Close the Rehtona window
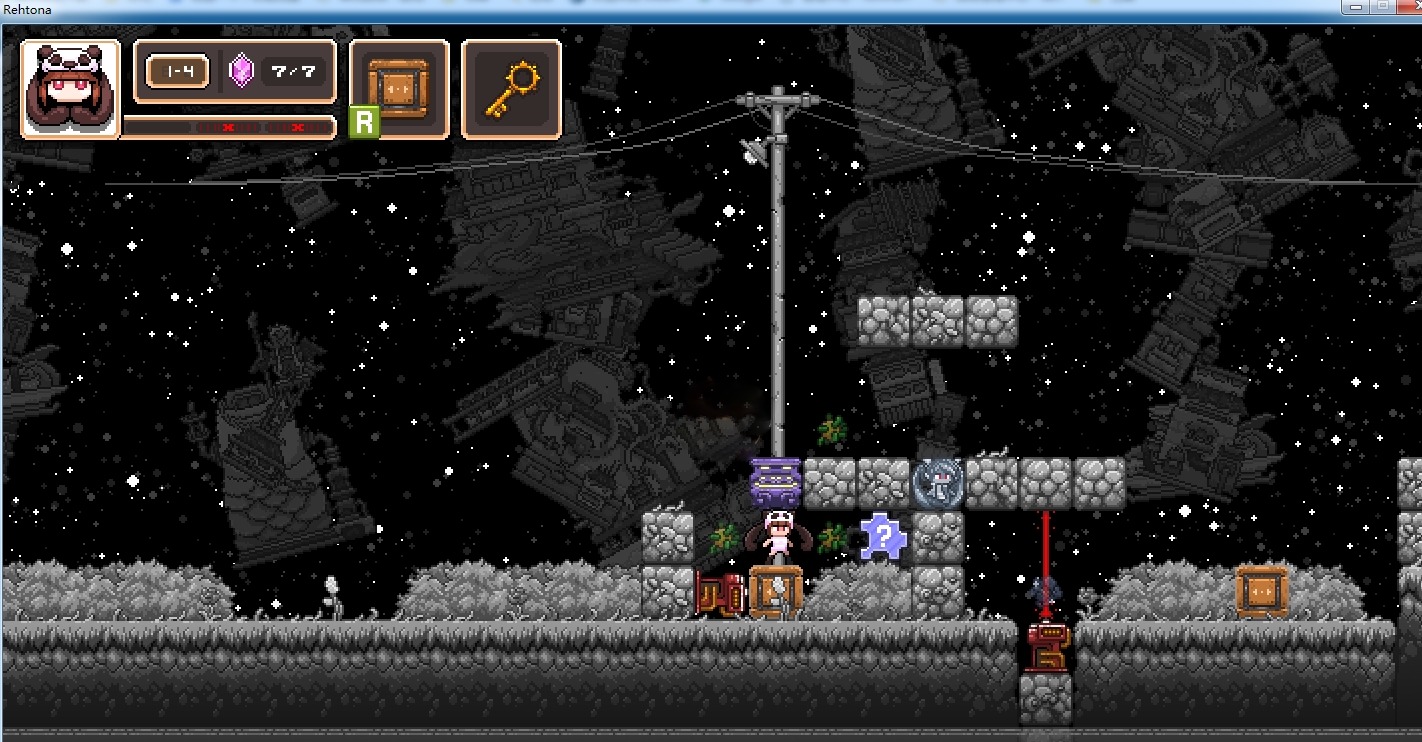This screenshot has width=1422, height=742. pos(1410,6)
